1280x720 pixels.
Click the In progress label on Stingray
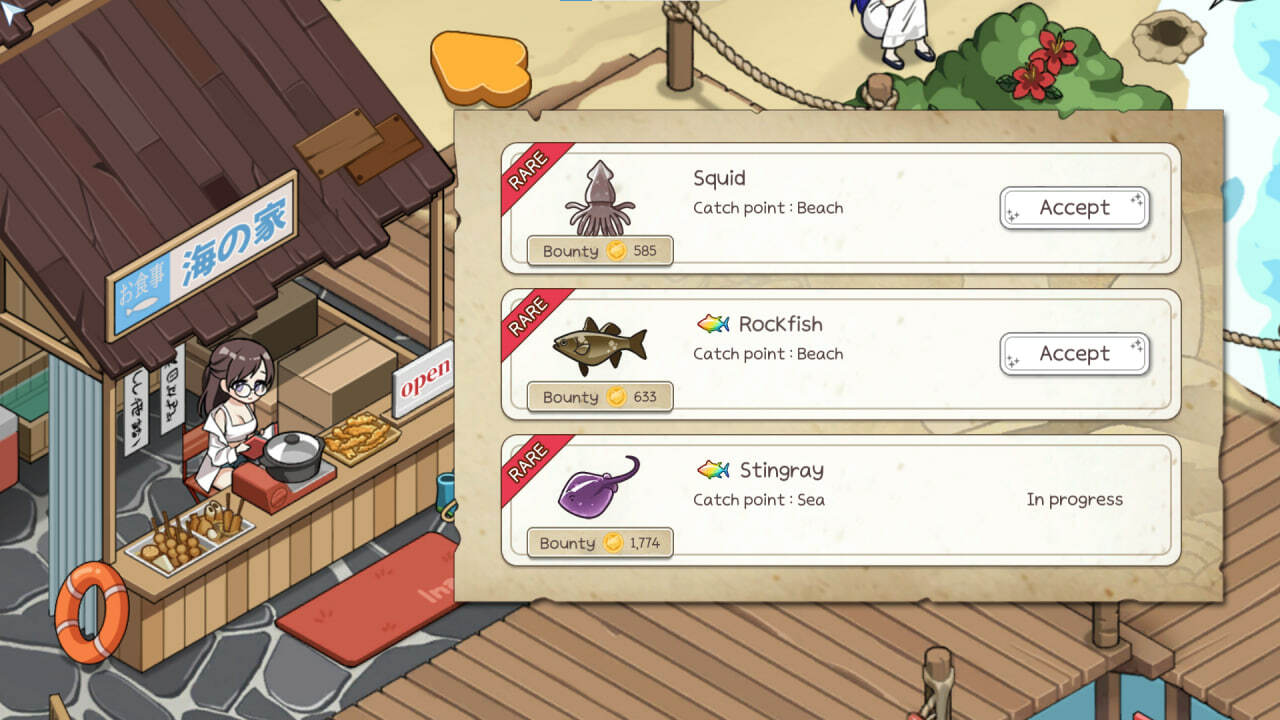(1075, 499)
